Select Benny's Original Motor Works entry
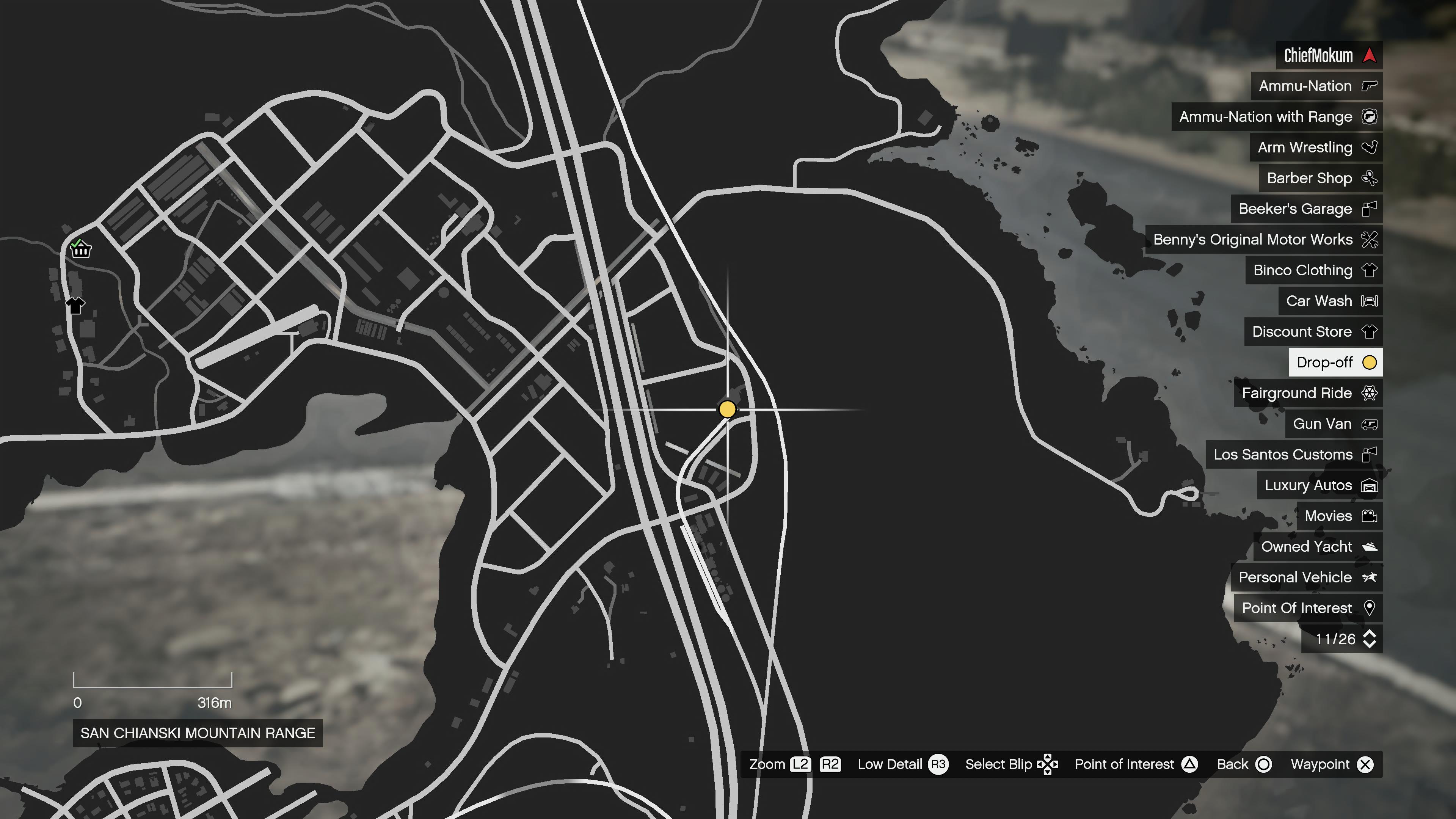Screen dimensions: 1456x819 point(1264,240)
